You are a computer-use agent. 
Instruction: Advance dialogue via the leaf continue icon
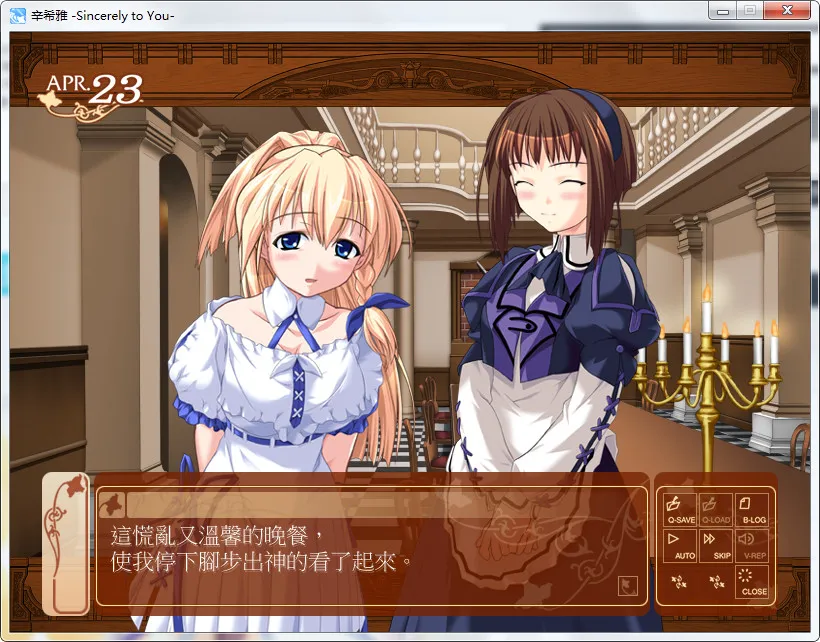click(629, 585)
